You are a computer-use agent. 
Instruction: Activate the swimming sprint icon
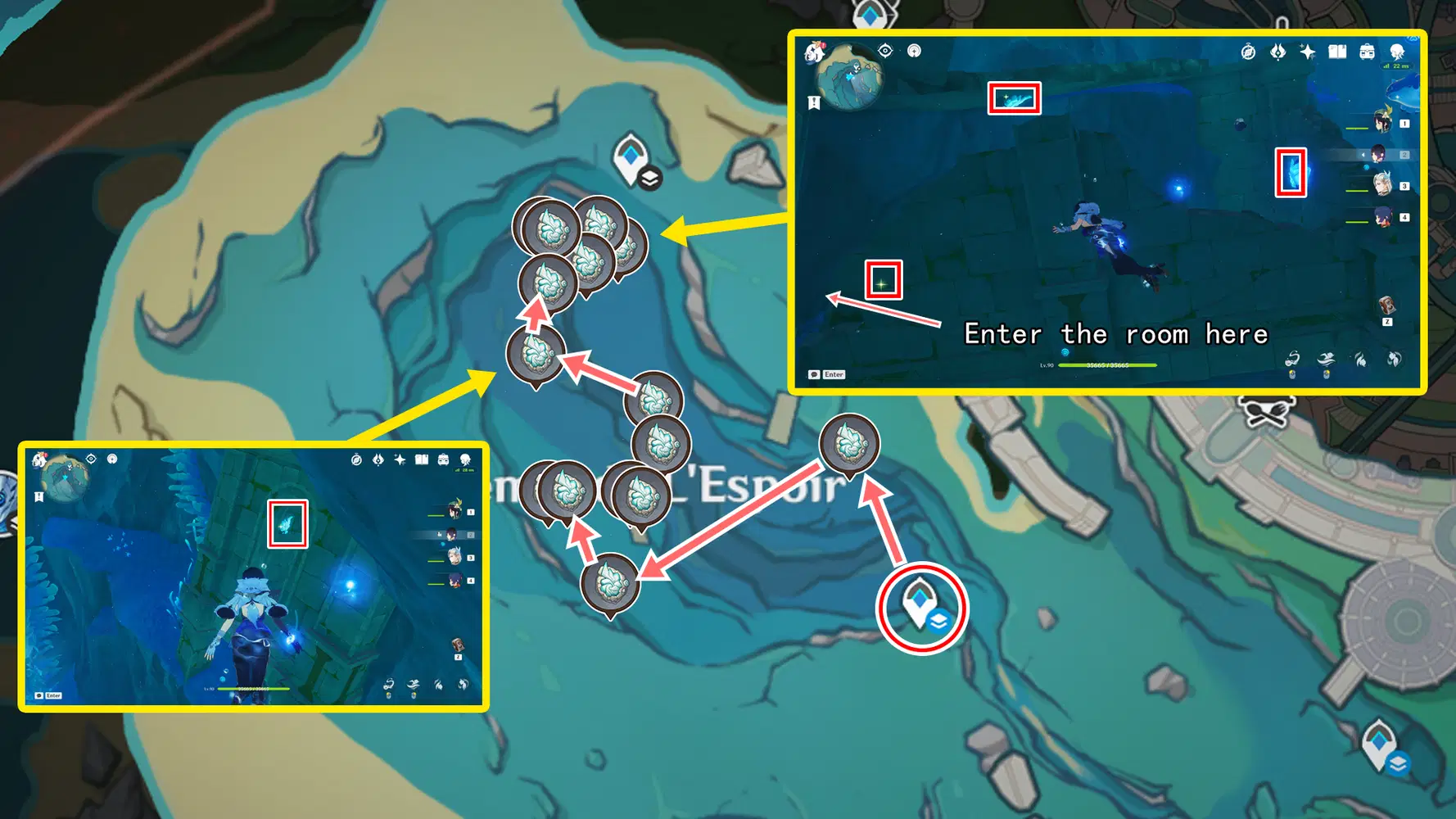[x=1327, y=359]
